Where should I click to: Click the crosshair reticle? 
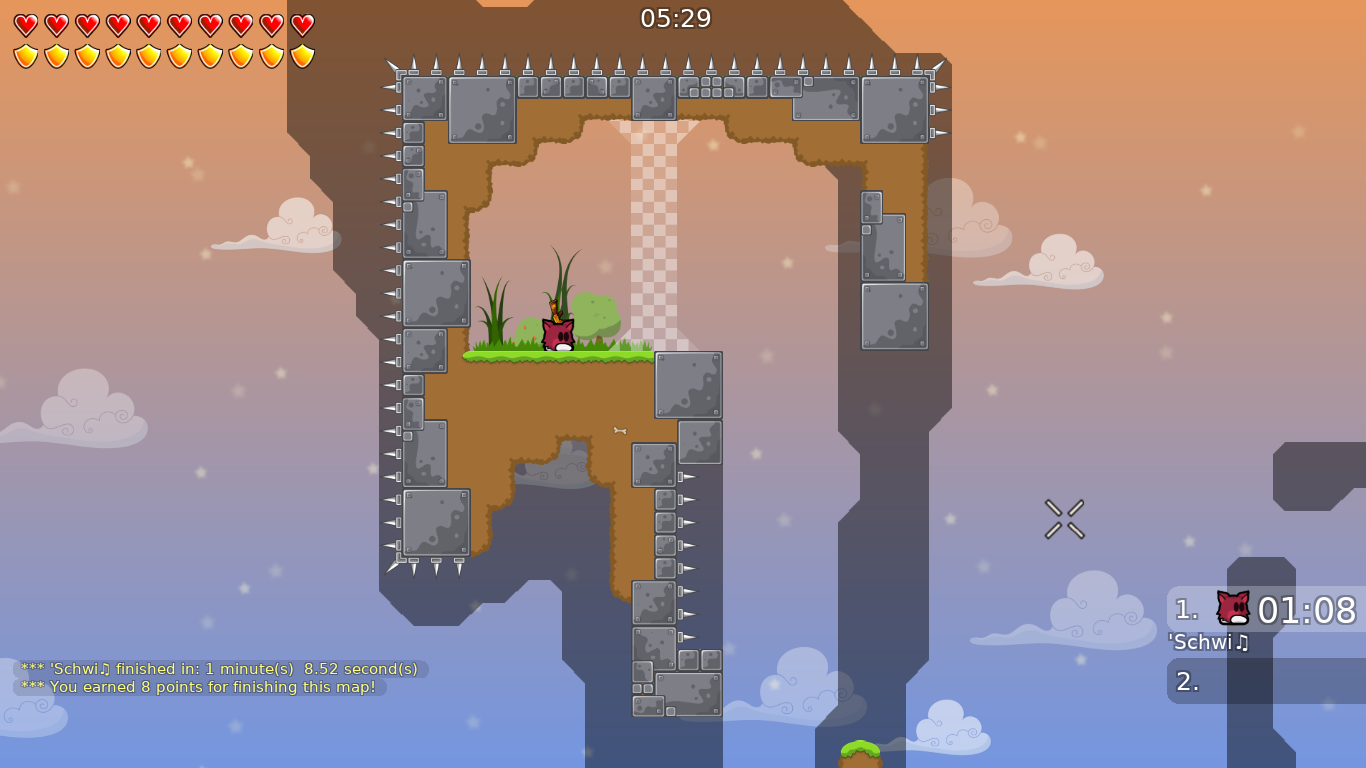(1063, 518)
